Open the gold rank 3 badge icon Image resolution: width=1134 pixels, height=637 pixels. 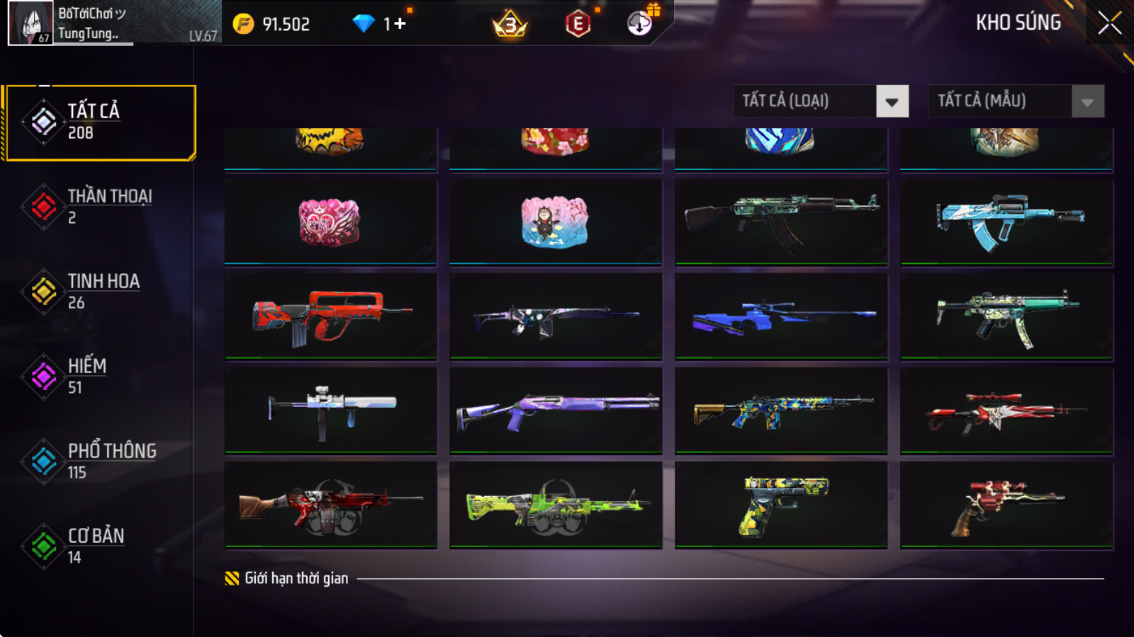(x=510, y=24)
